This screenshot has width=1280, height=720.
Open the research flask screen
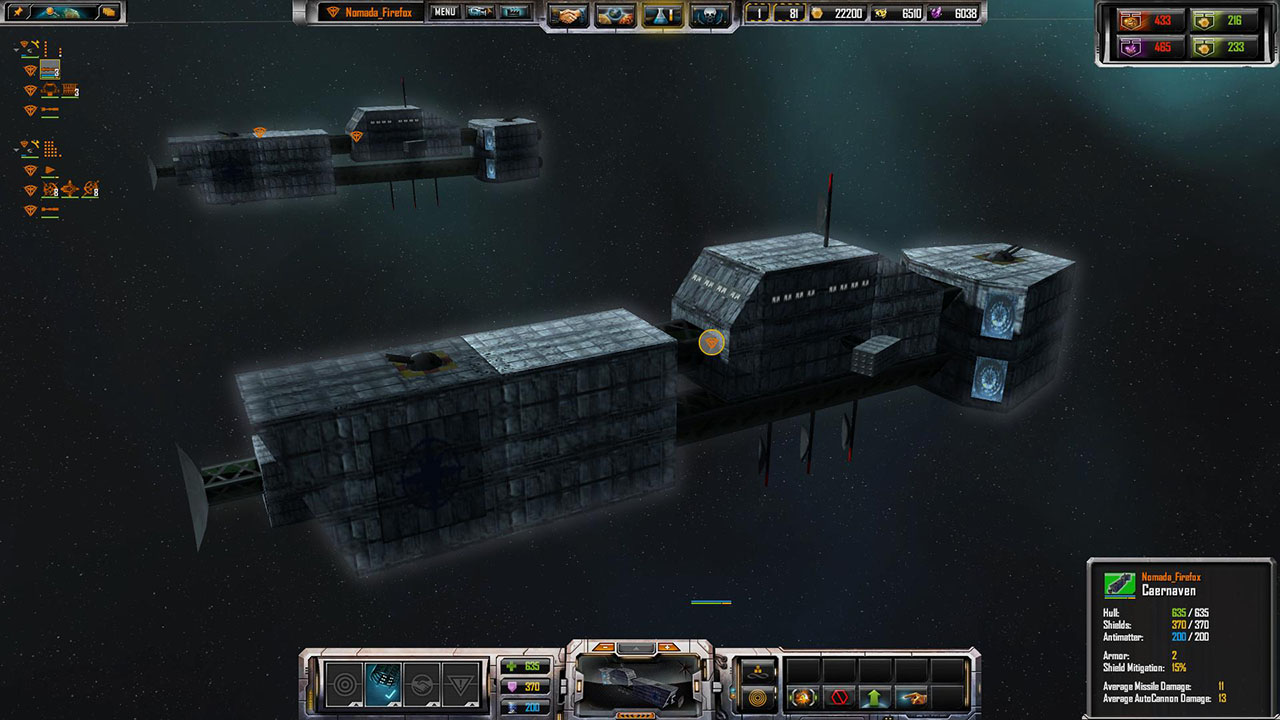(x=663, y=15)
